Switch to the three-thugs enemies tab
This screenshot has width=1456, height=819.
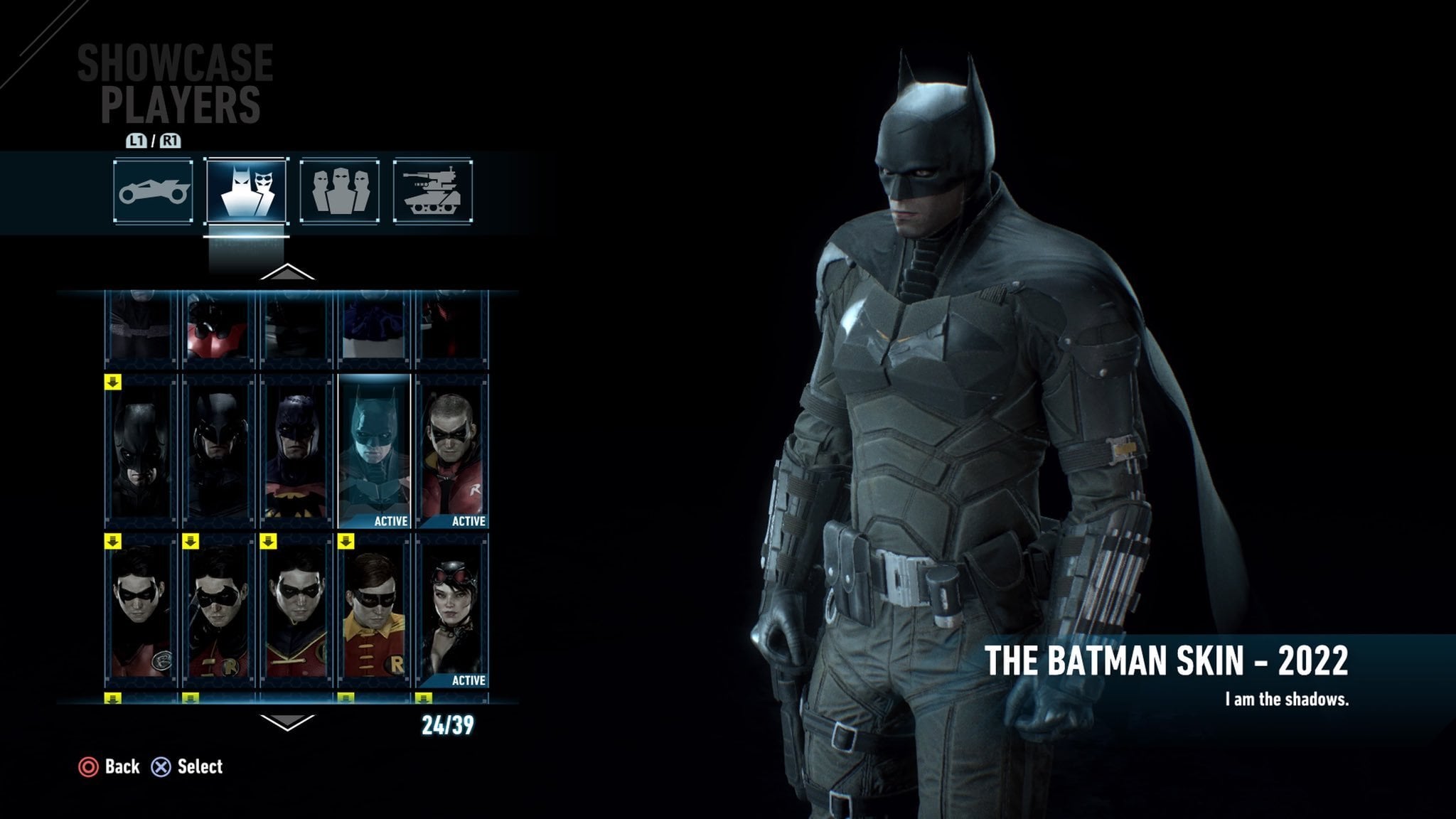point(339,191)
